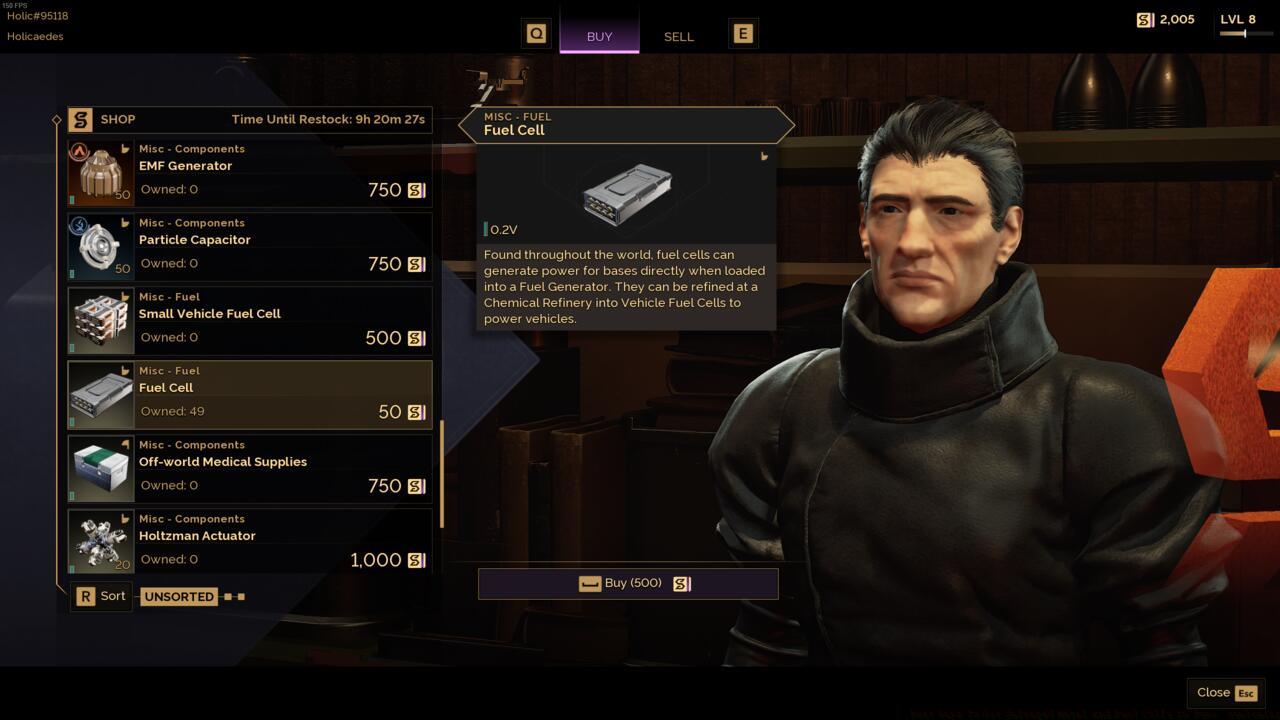Screen dimensions: 1280x720
Task: Select the Small Vehicle Fuel Cell icon
Action: click(100, 319)
